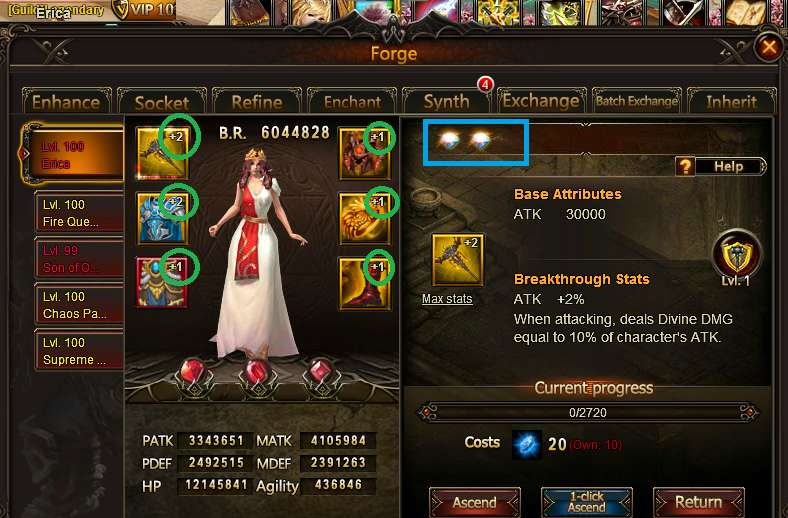Close the Forge window
Image resolution: width=788 pixels, height=518 pixels.
tap(768, 47)
